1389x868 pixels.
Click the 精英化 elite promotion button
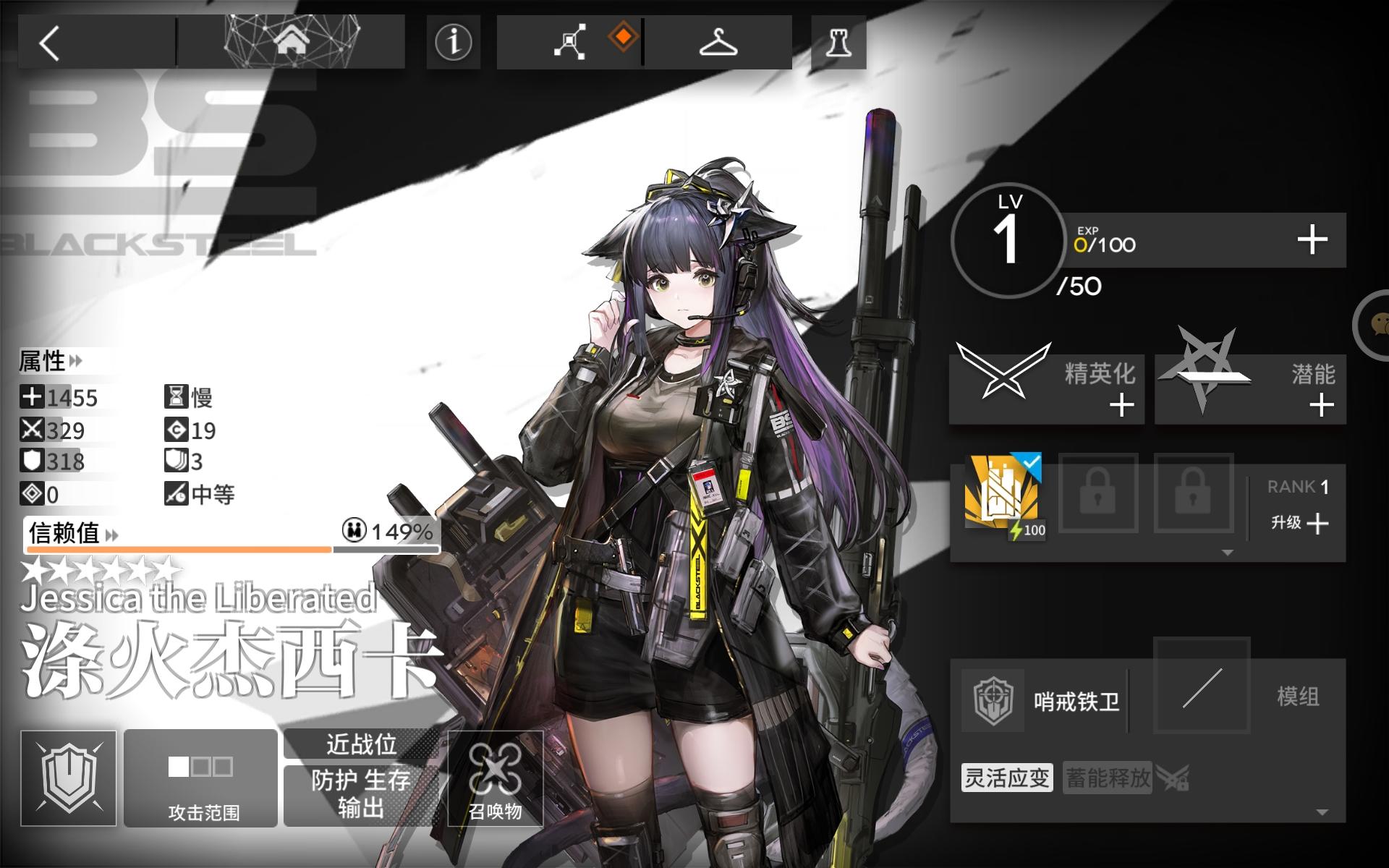(1045, 388)
